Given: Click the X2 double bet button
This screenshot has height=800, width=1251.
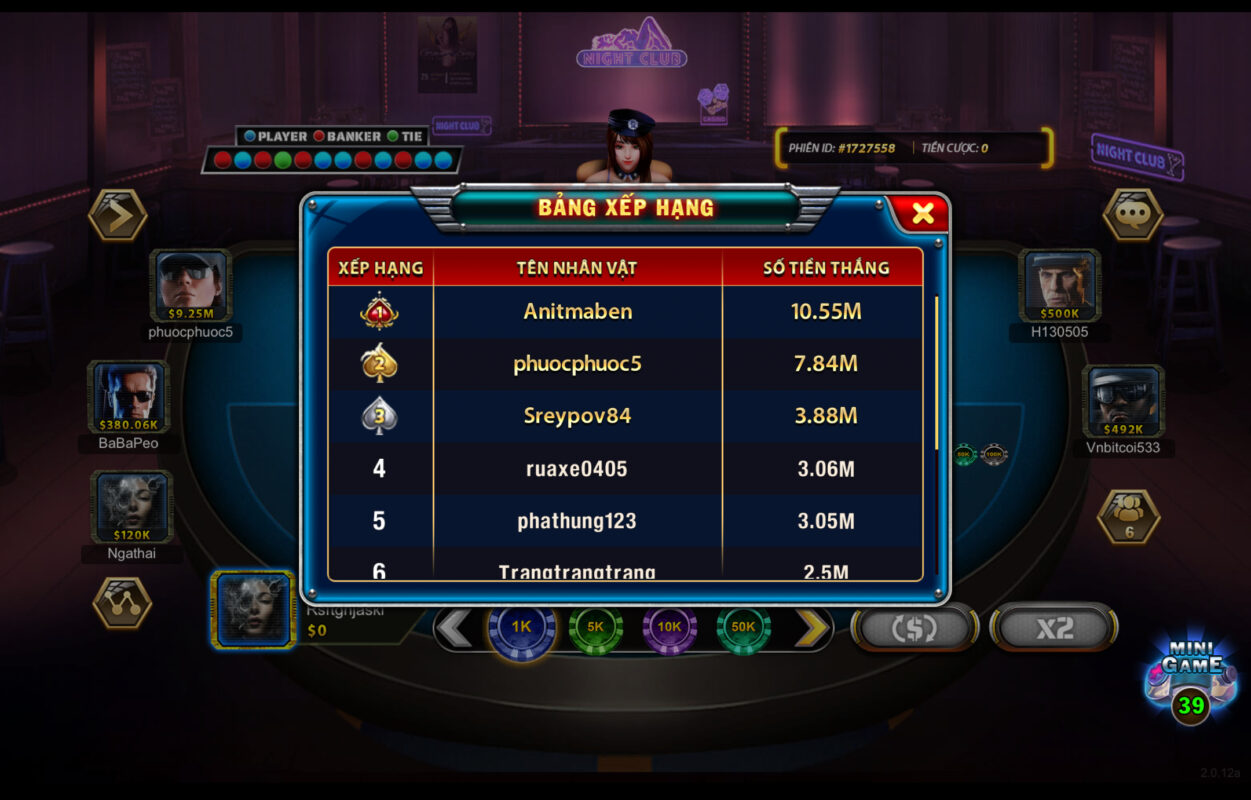Looking at the screenshot, I should click(x=1054, y=628).
